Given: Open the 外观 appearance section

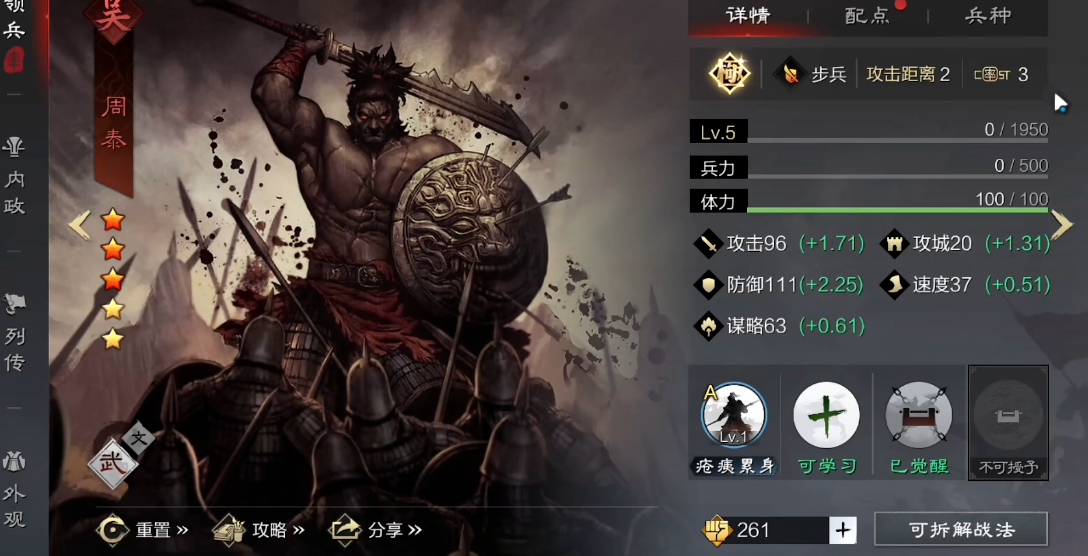Looking at the screenshot, I should pos(14,490).
